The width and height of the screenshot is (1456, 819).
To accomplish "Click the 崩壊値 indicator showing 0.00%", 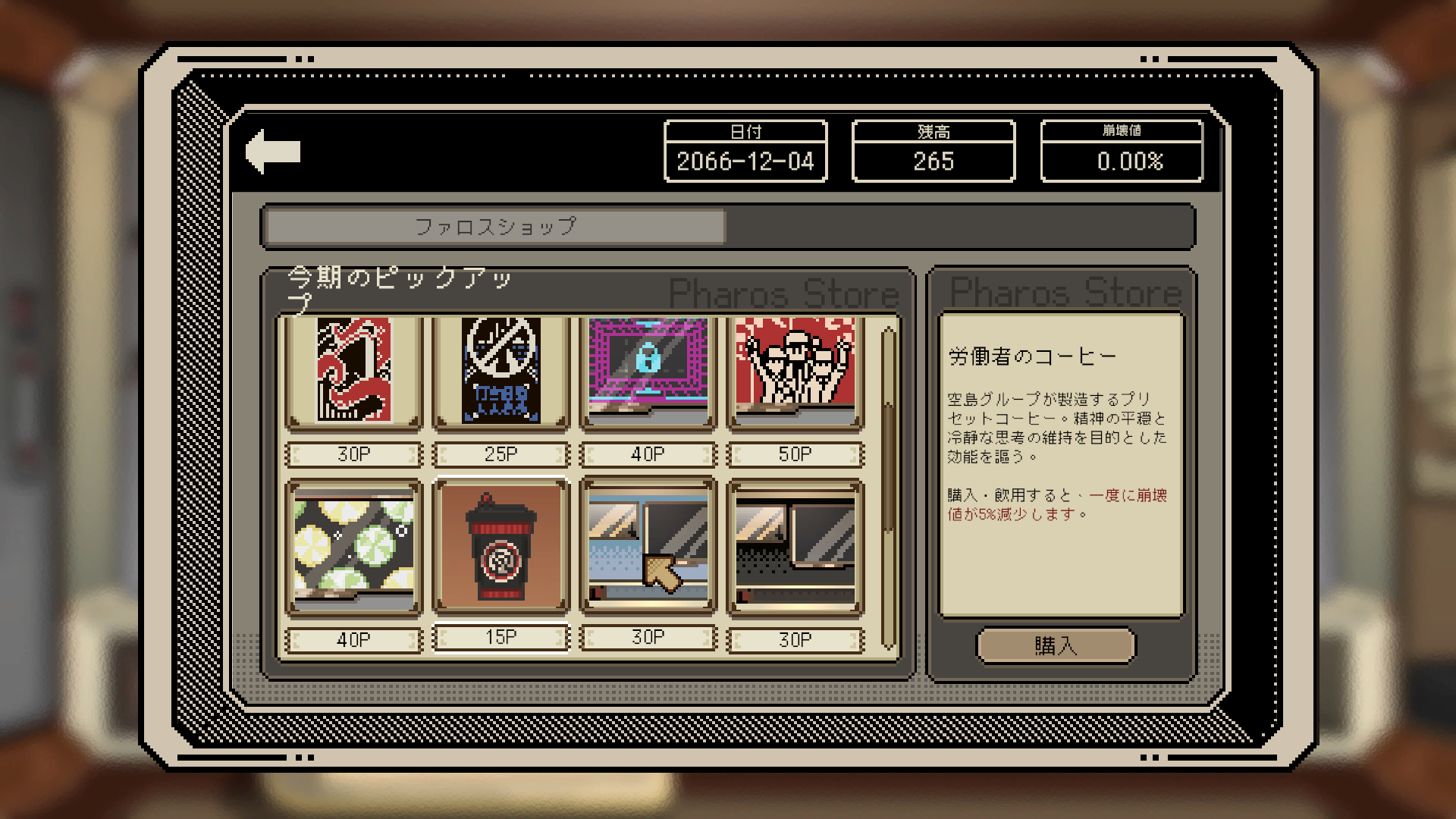I will coord(1122,161).
